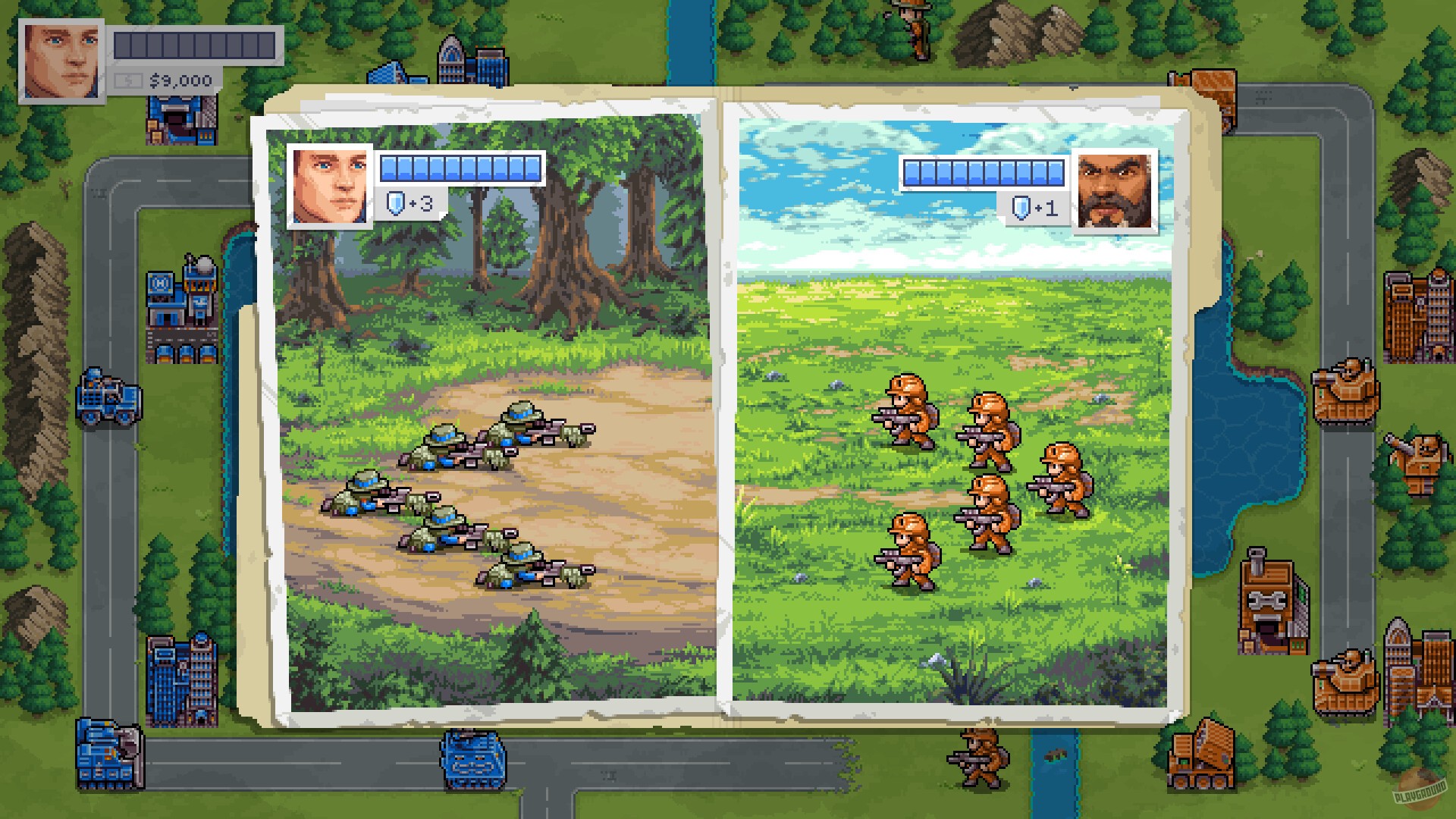Click the $9,000 funds indicator

180,80
